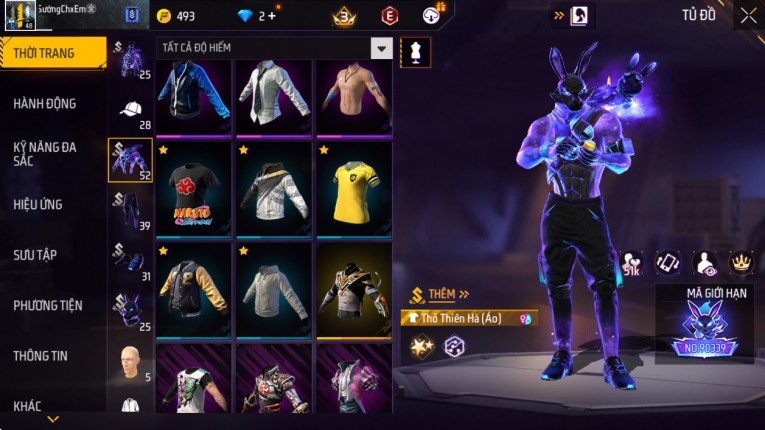
Task: Open the crown icon on the right
Action: (741, 262)
